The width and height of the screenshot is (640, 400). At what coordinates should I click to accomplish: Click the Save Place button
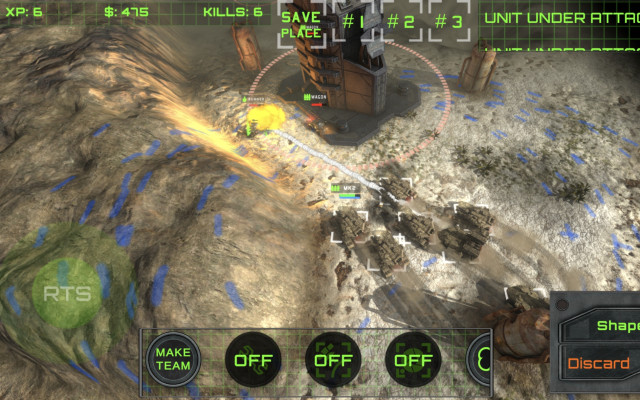coord(300,24)
